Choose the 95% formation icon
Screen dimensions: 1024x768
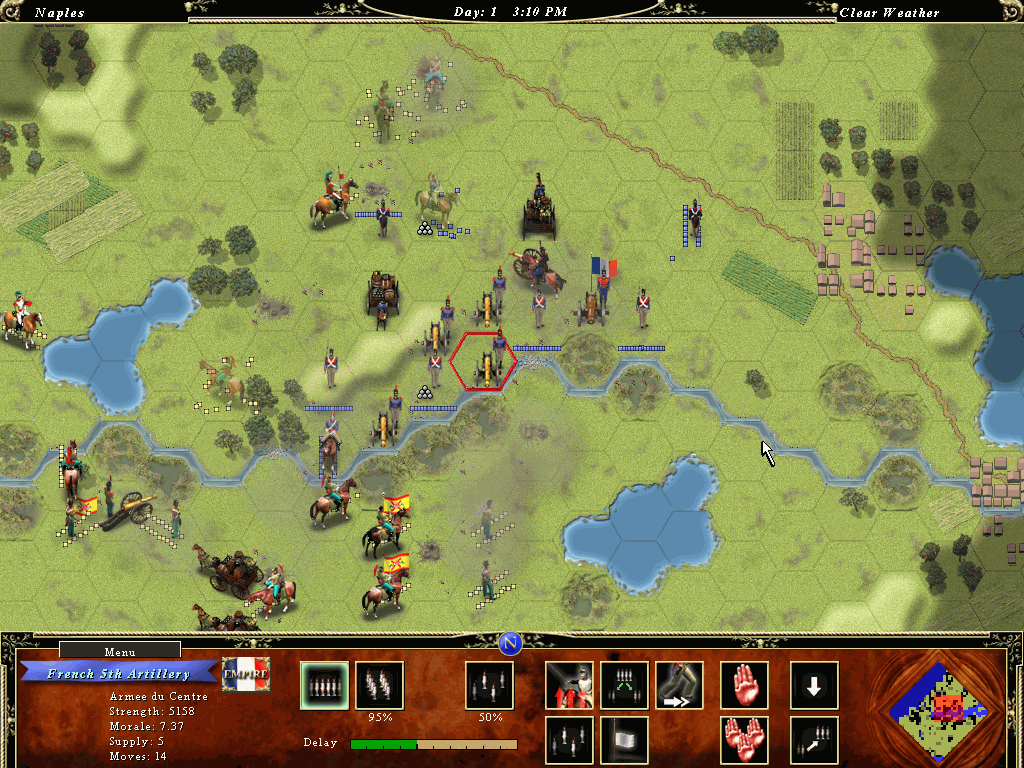(x=379, y=686)
